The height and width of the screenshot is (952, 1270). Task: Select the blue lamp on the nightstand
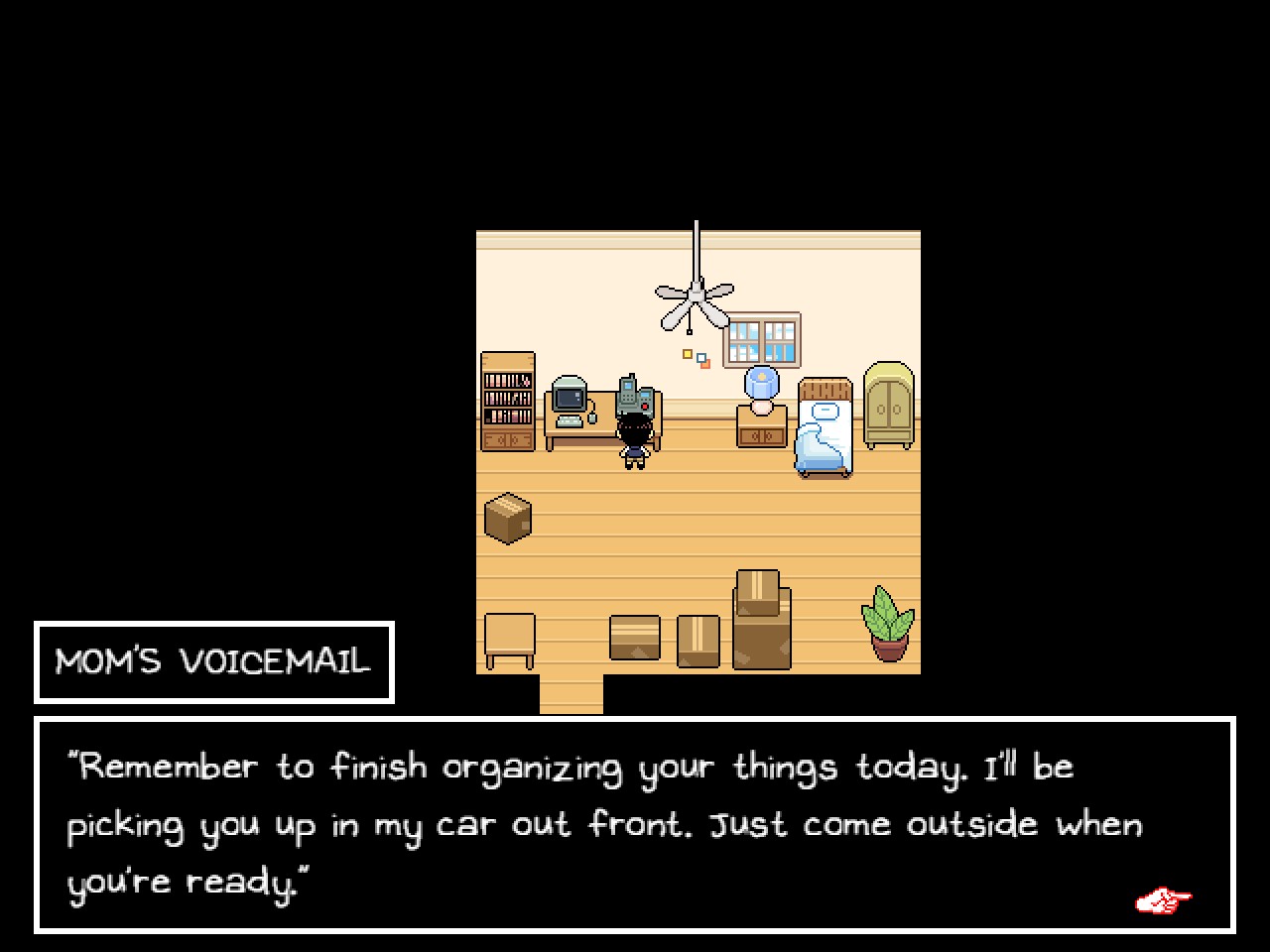[x=761, y=382]
